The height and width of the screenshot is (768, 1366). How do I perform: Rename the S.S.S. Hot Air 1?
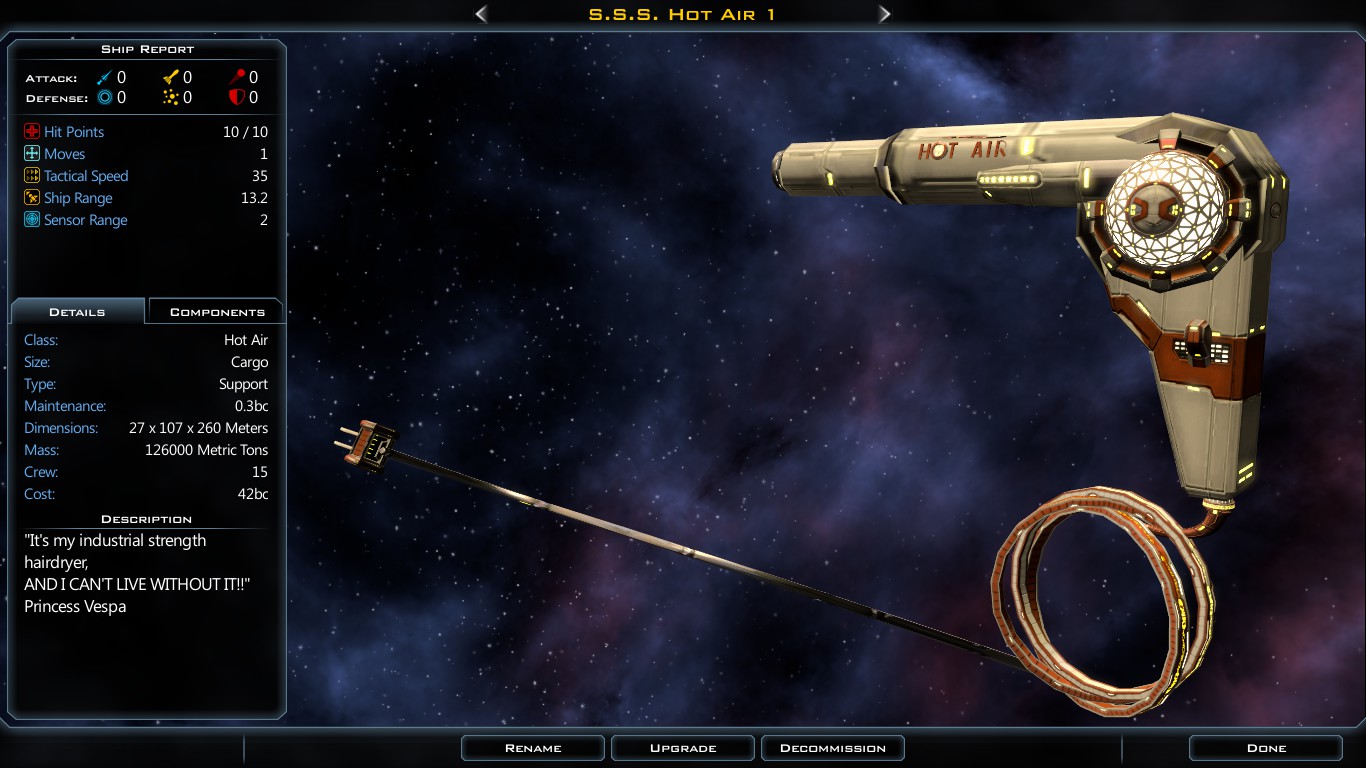point(533,748)
